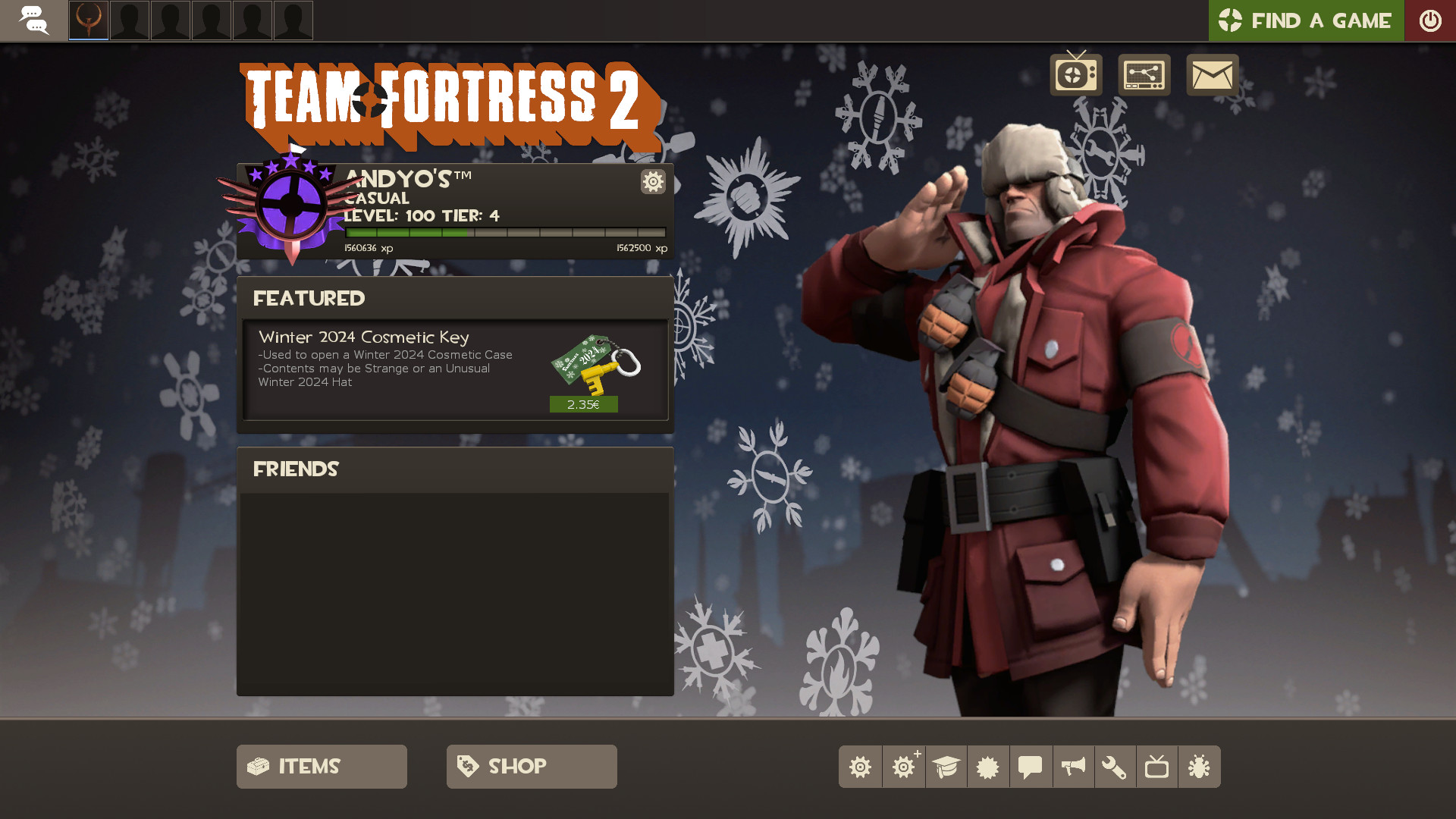The width and height of the screenshot is (1456, 819).
Task: Open the server stats monitor icon
Action: [1144, 75]
